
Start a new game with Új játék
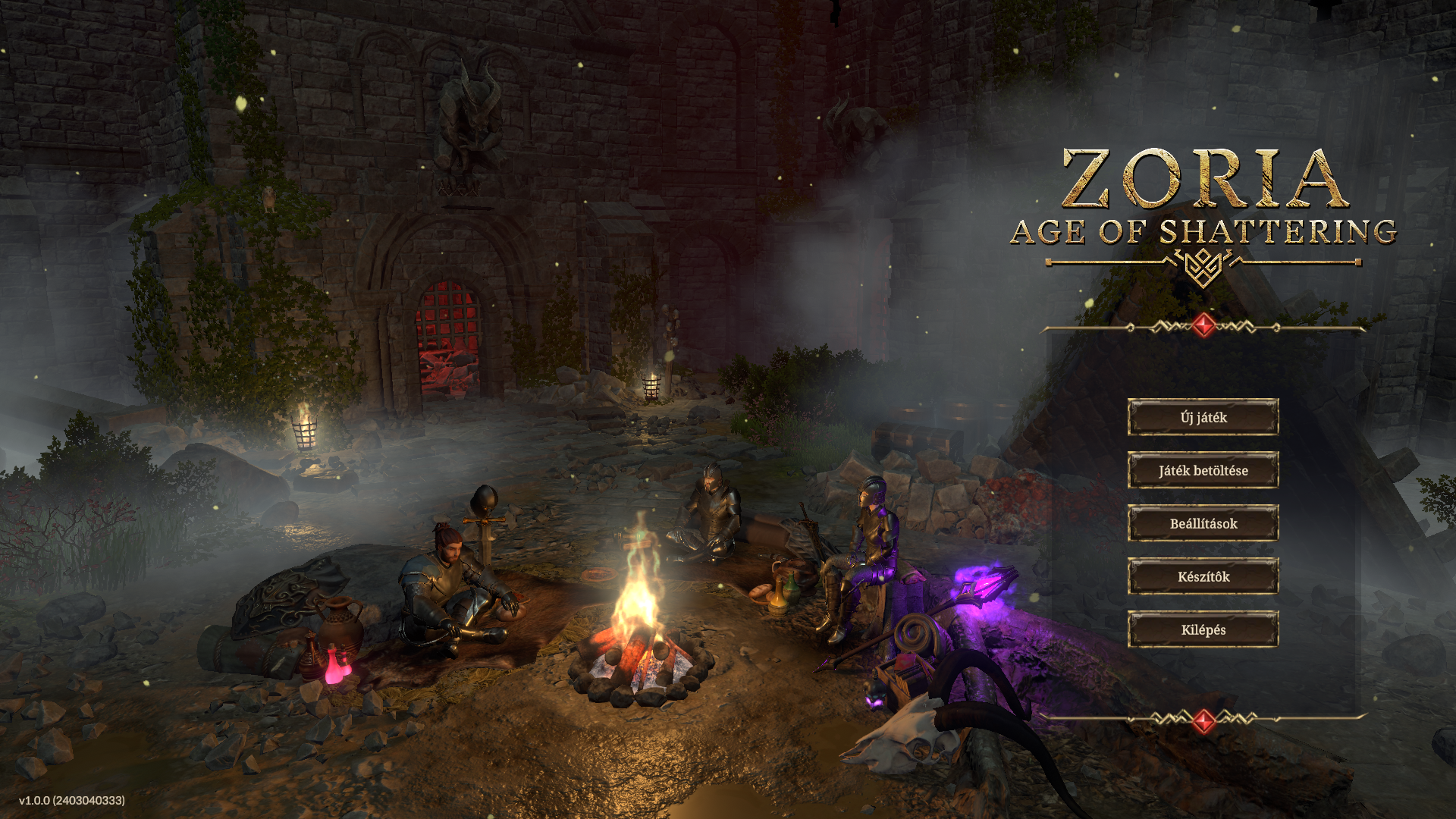pos(1203,417)
